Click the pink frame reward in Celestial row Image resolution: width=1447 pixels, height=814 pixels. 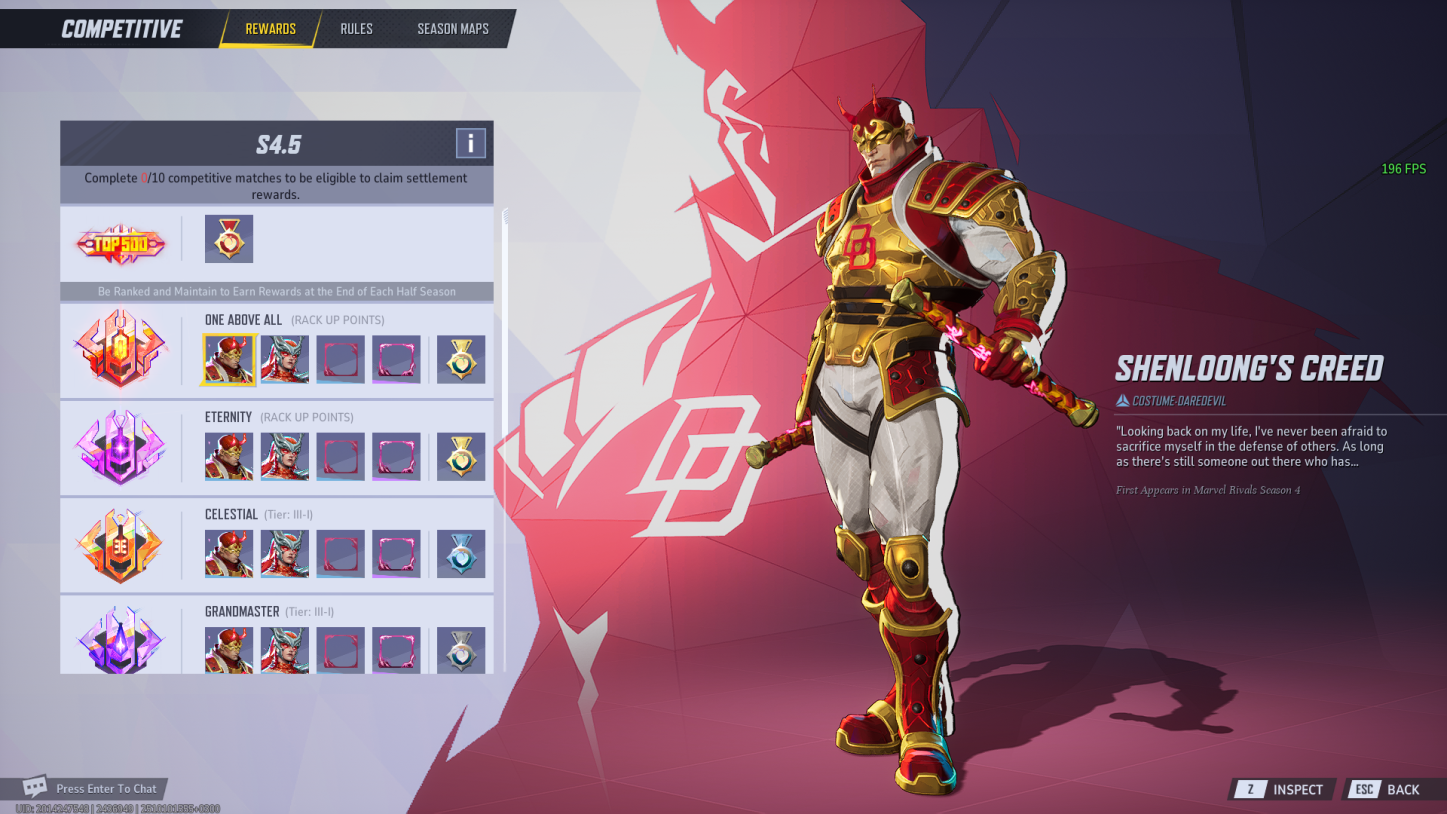396,553
